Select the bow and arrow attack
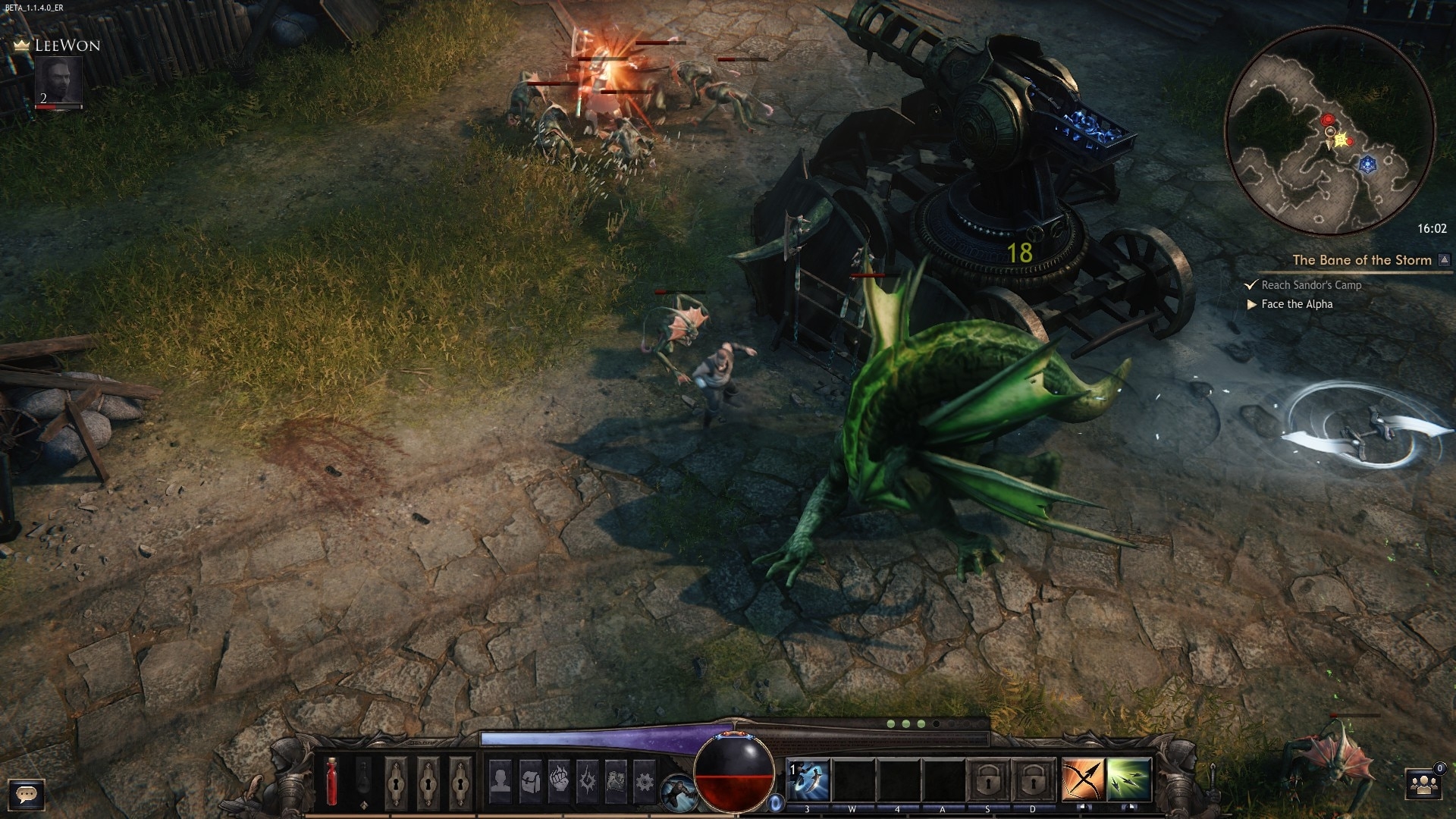 pyautogui.click(x=1083, y=780)
